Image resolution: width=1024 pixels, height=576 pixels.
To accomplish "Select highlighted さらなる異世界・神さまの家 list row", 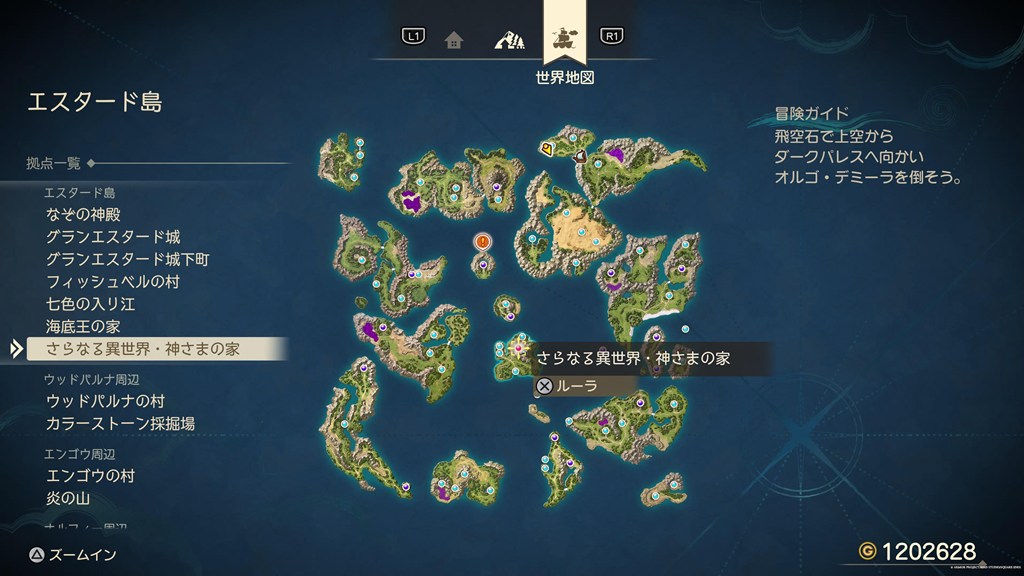I will point(143,349).
